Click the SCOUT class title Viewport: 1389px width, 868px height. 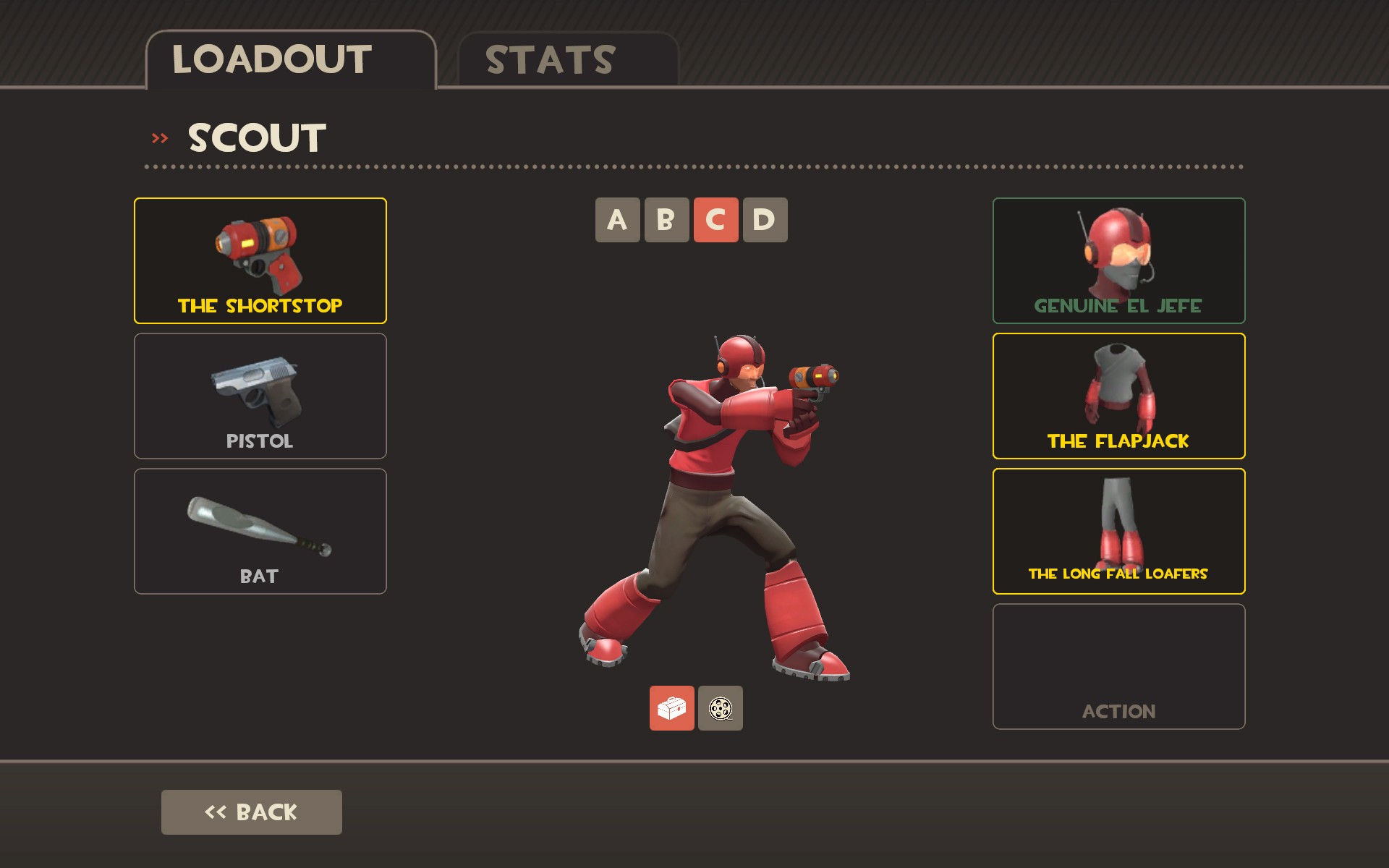click(x=257, y=136)
